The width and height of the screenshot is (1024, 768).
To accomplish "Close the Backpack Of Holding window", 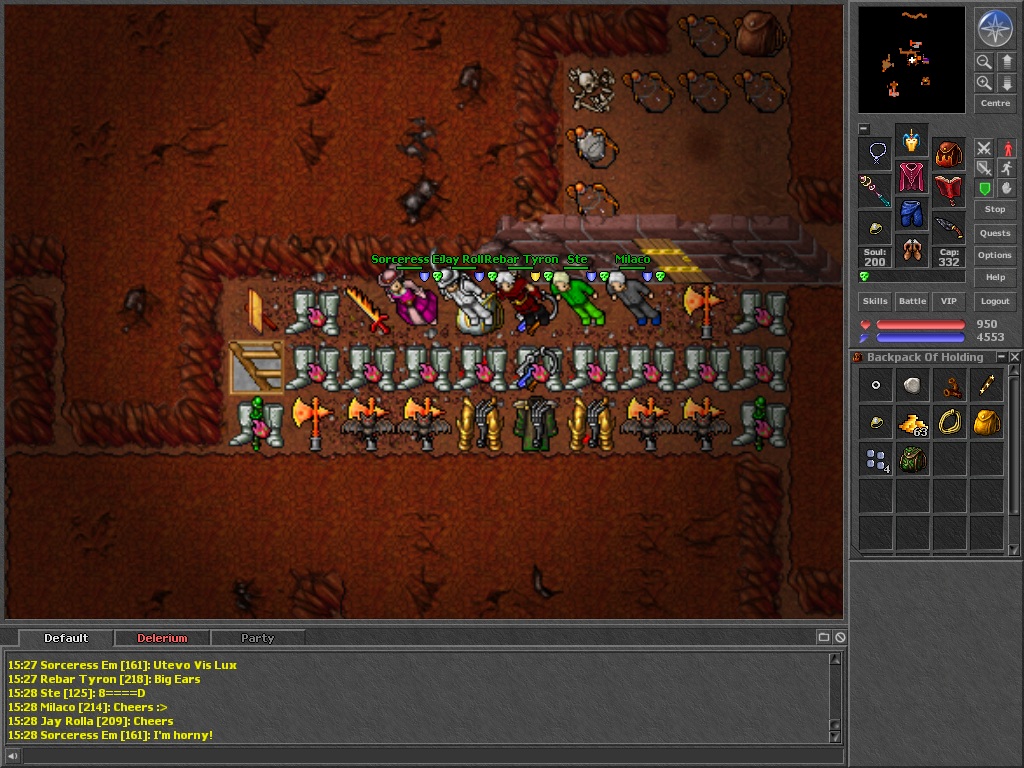I will [x=1014, y=357].
